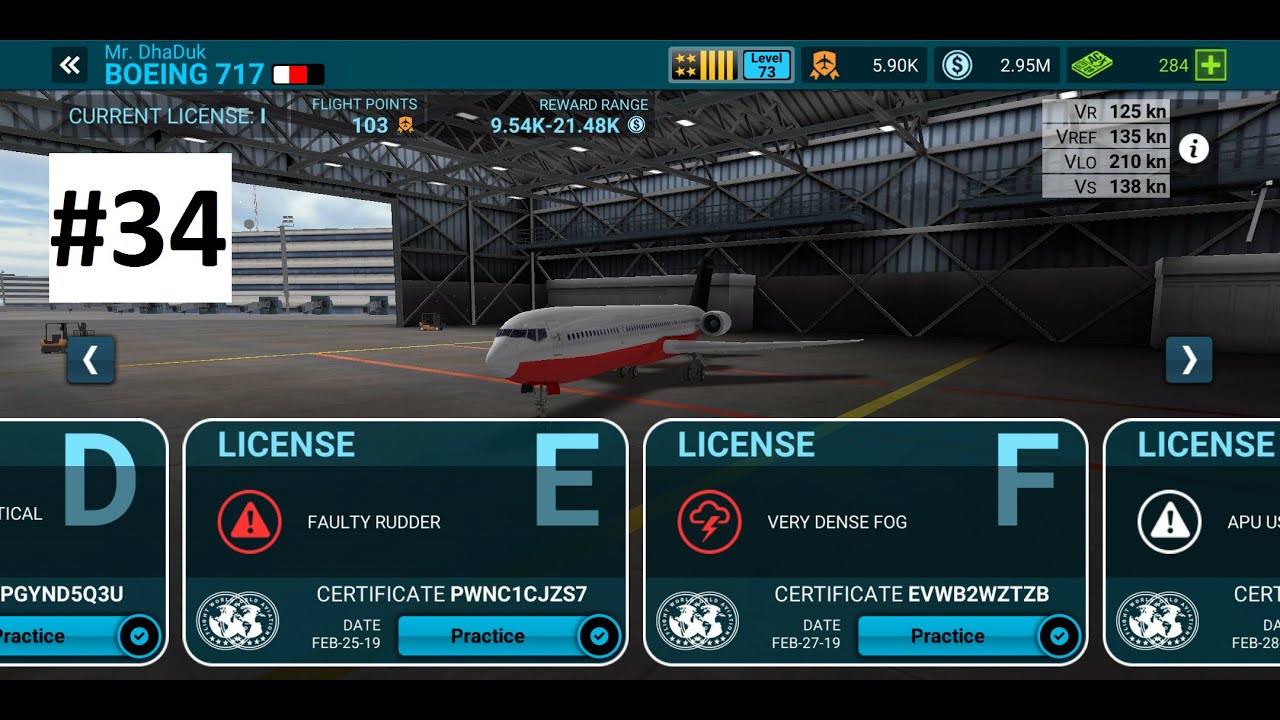1280x720 pixels.
Task: Practice the License E Faulty Rudder test
Action: 488,636
